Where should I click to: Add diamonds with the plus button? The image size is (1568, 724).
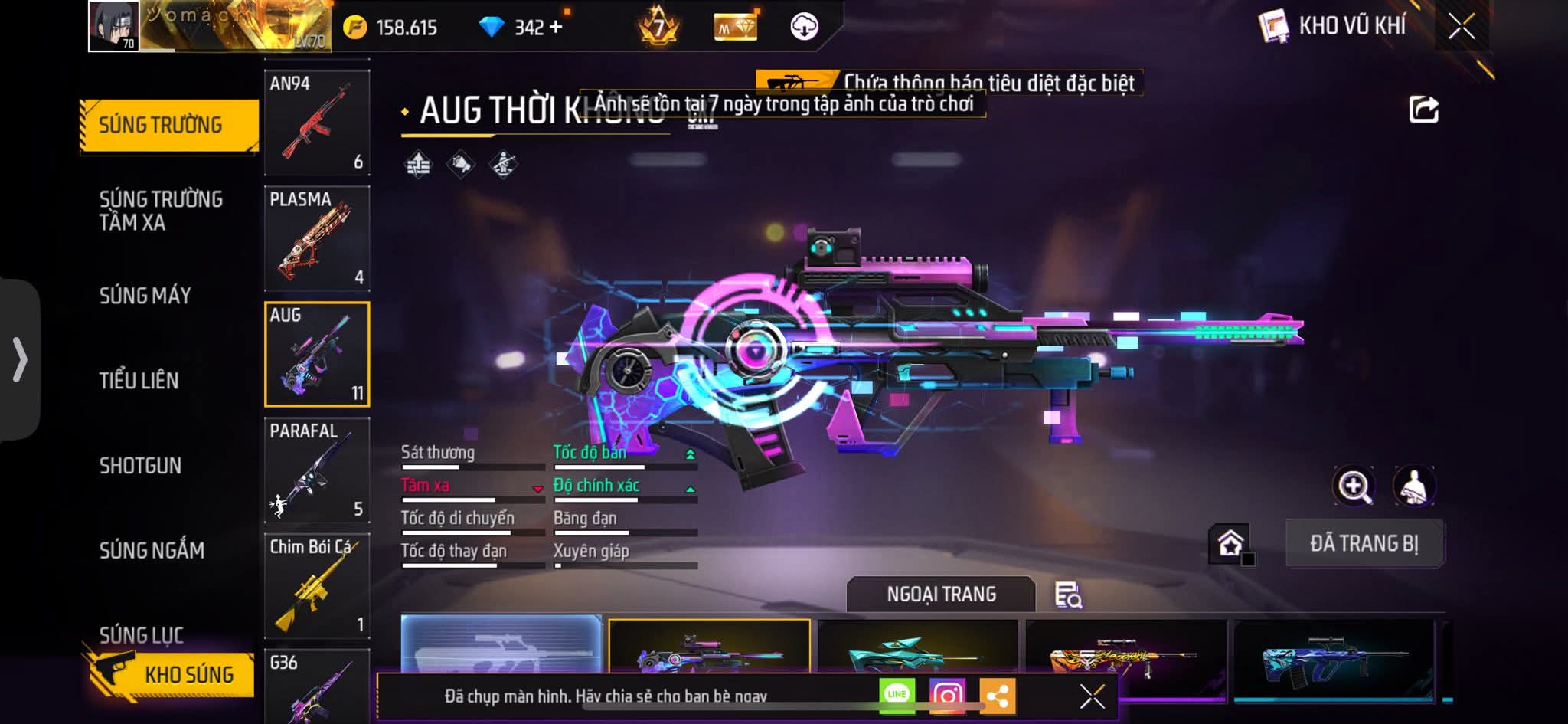click(556, 28)
